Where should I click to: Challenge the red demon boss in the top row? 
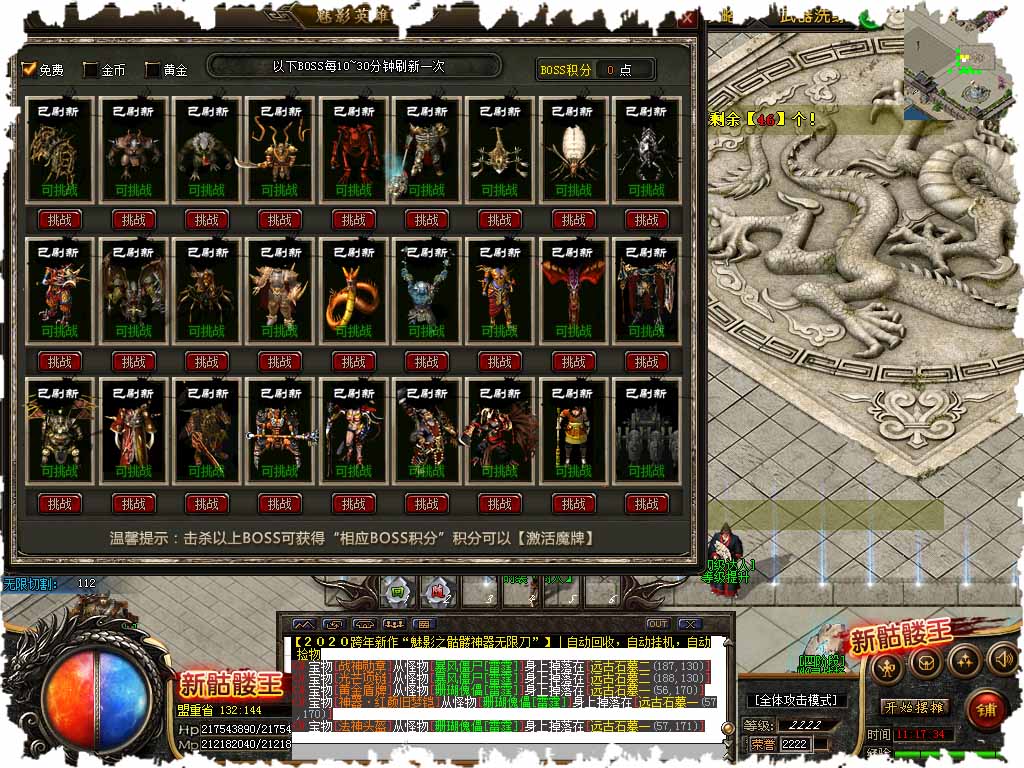[x=353, y=219]
